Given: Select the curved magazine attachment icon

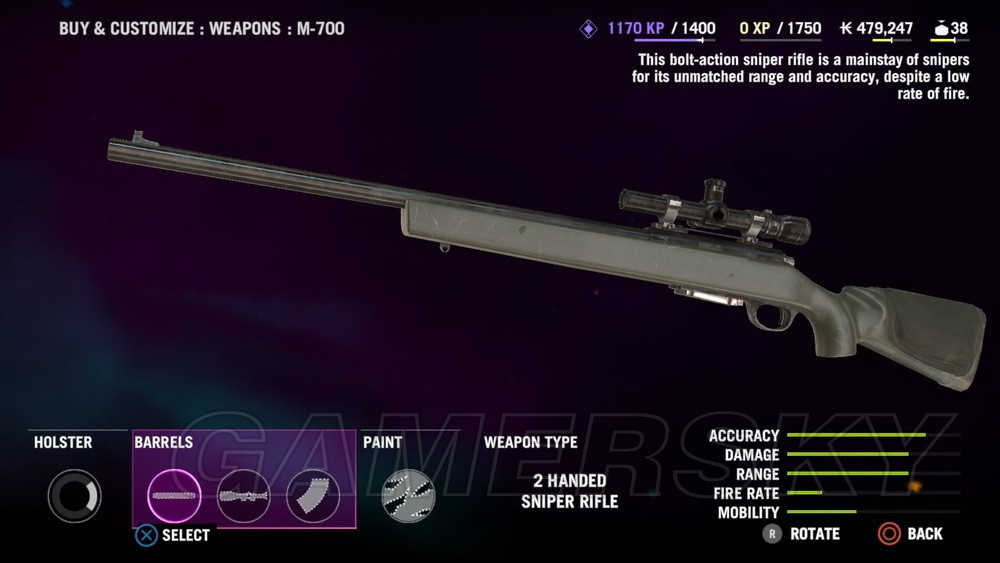Looking at the screenshot, I should point(313,495).
